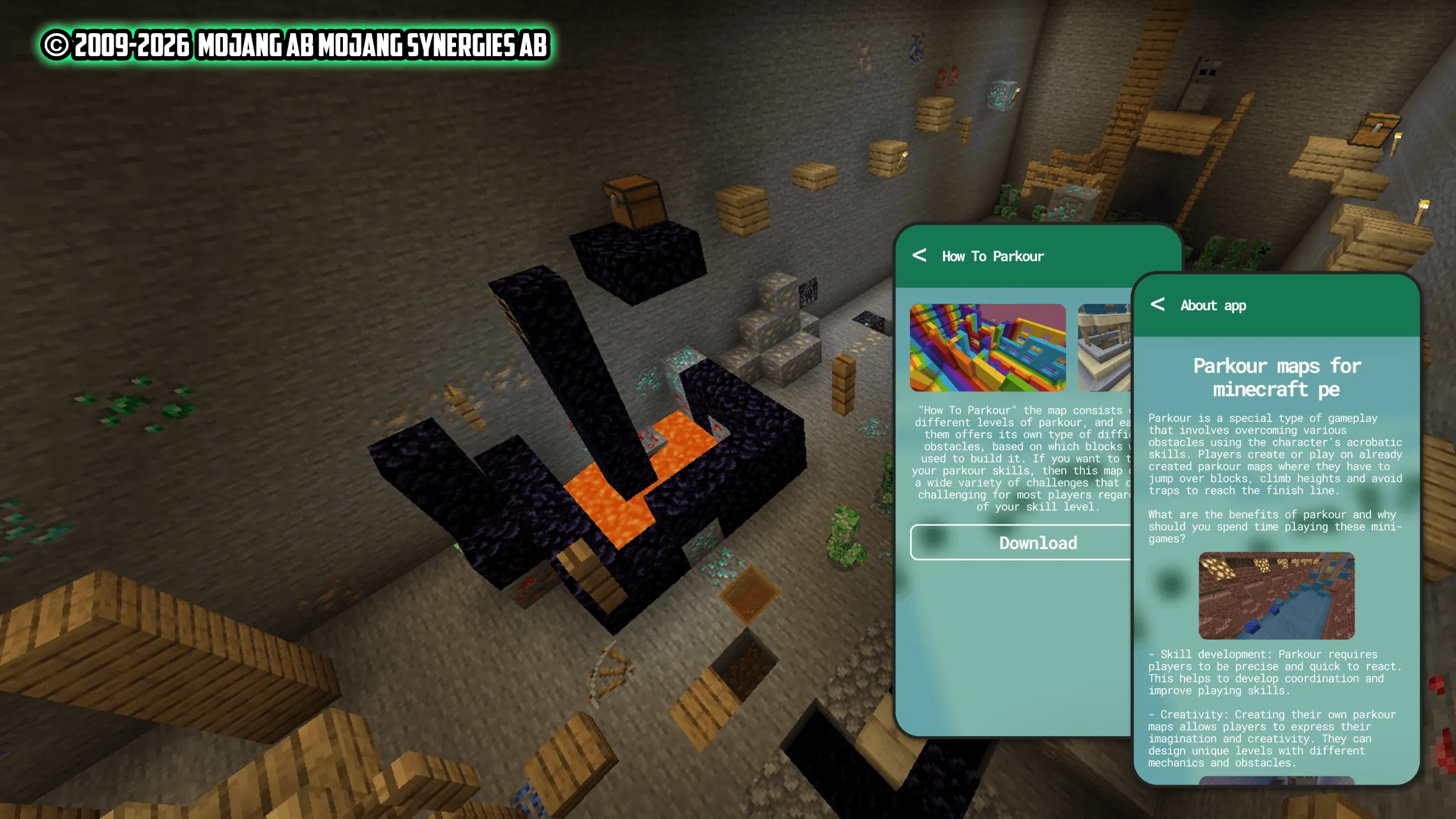The height and width of the screenshot is (819, 1456).
Task: Tap the Download button for How To Parkour map
Action: click(1038, 543)
